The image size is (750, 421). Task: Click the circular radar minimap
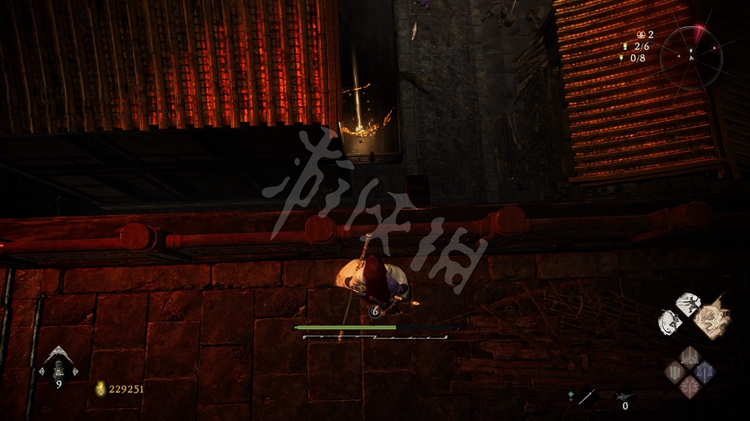(691, 56)
